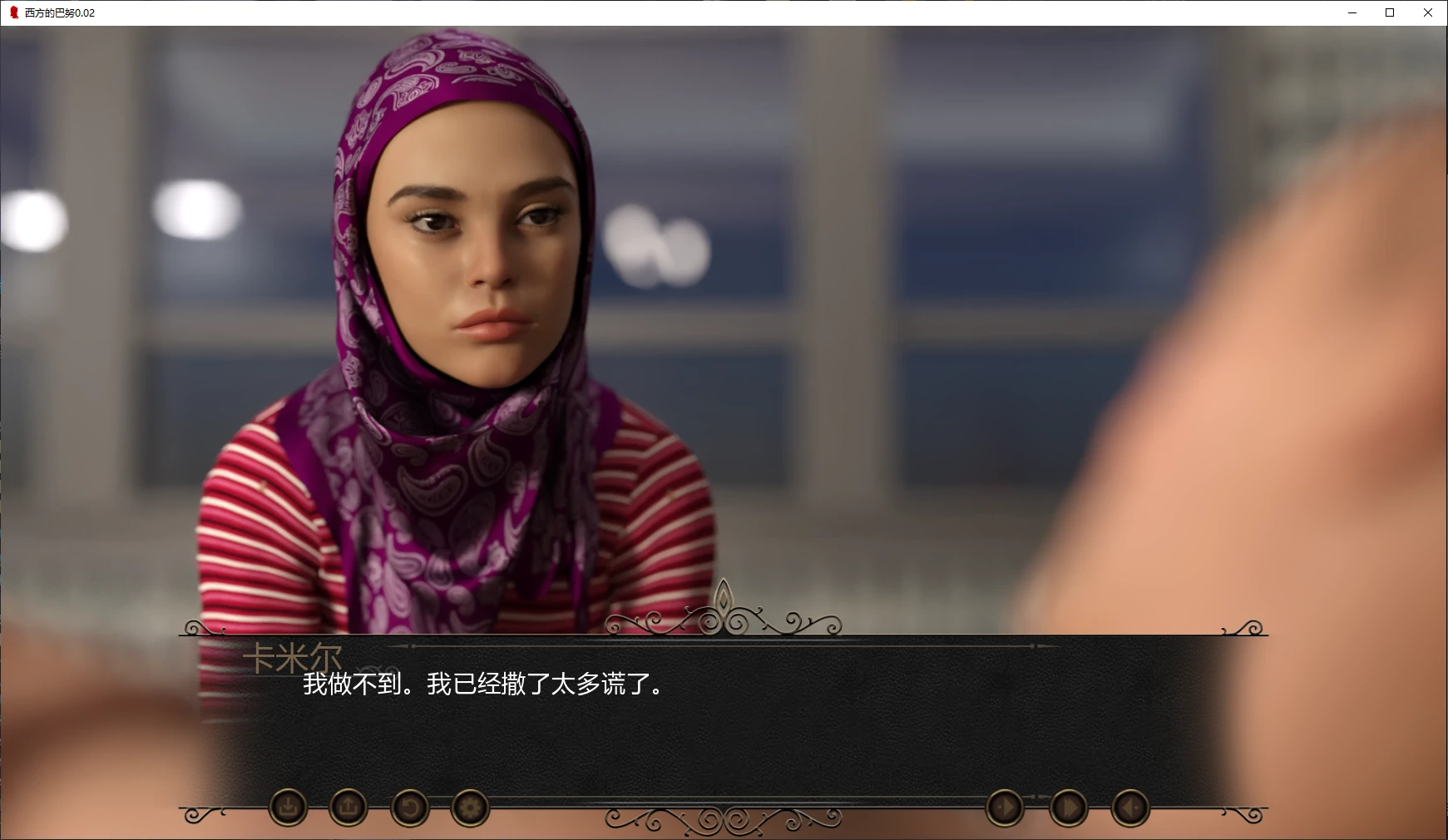Hide the dialogue window using the arrow icon
This screenshot has height=840, width=1448.
click(1129, 808)
